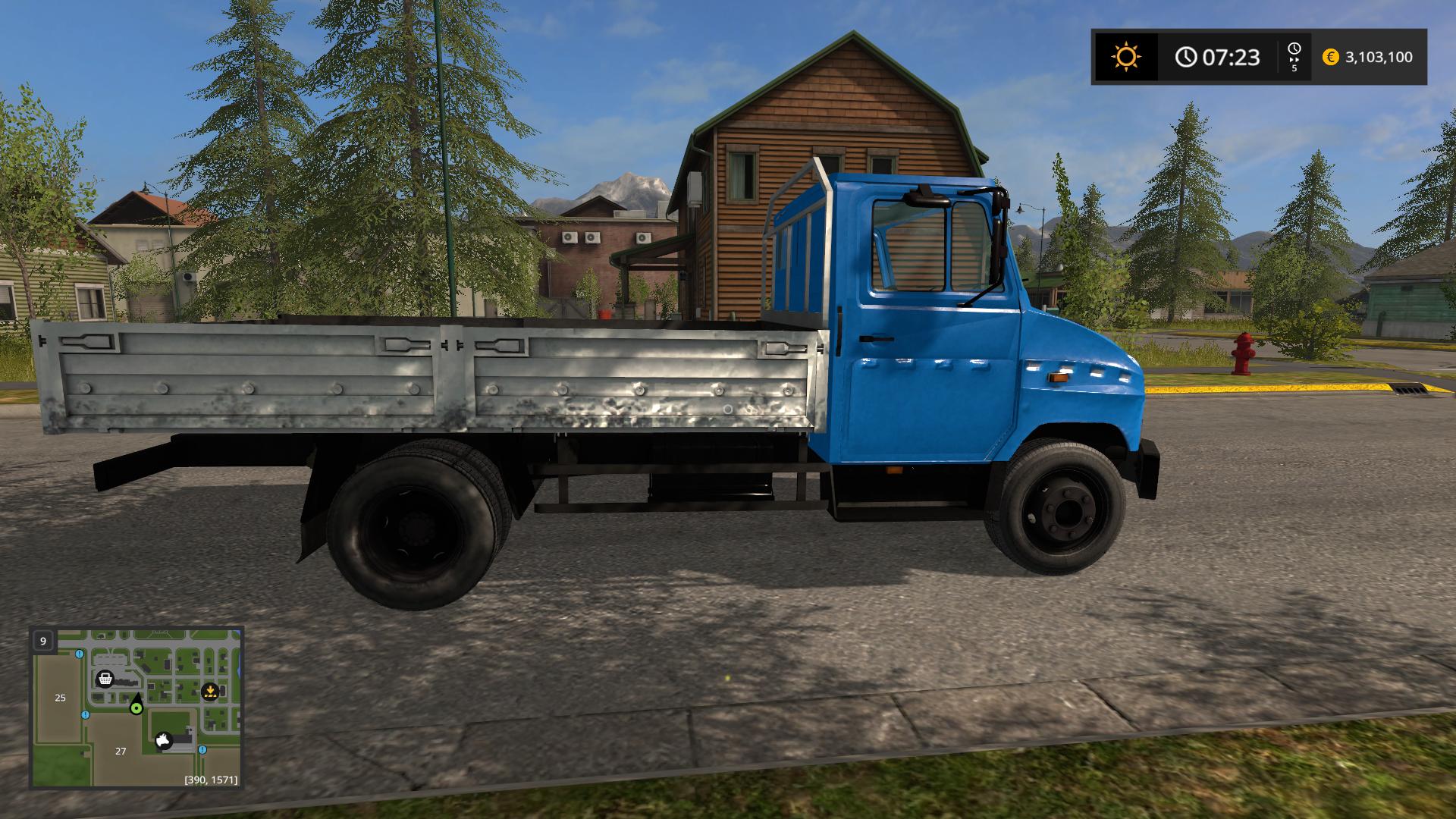Screen dimensions: 1456x819
Task: Select the shop basket marker on minimap
Action: tap(105, 678)
